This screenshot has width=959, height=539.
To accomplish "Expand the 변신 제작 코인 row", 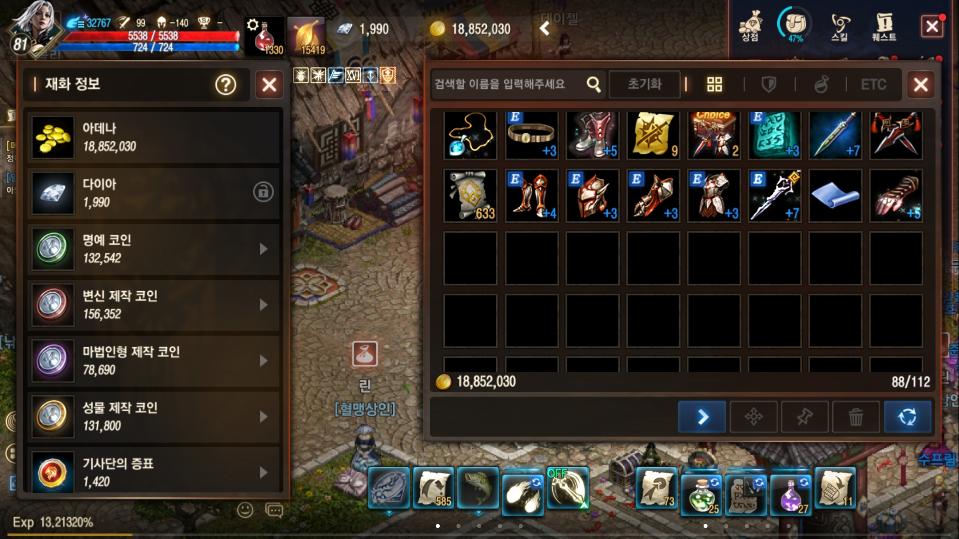I will pyautogui.click(x=264, y=305).
